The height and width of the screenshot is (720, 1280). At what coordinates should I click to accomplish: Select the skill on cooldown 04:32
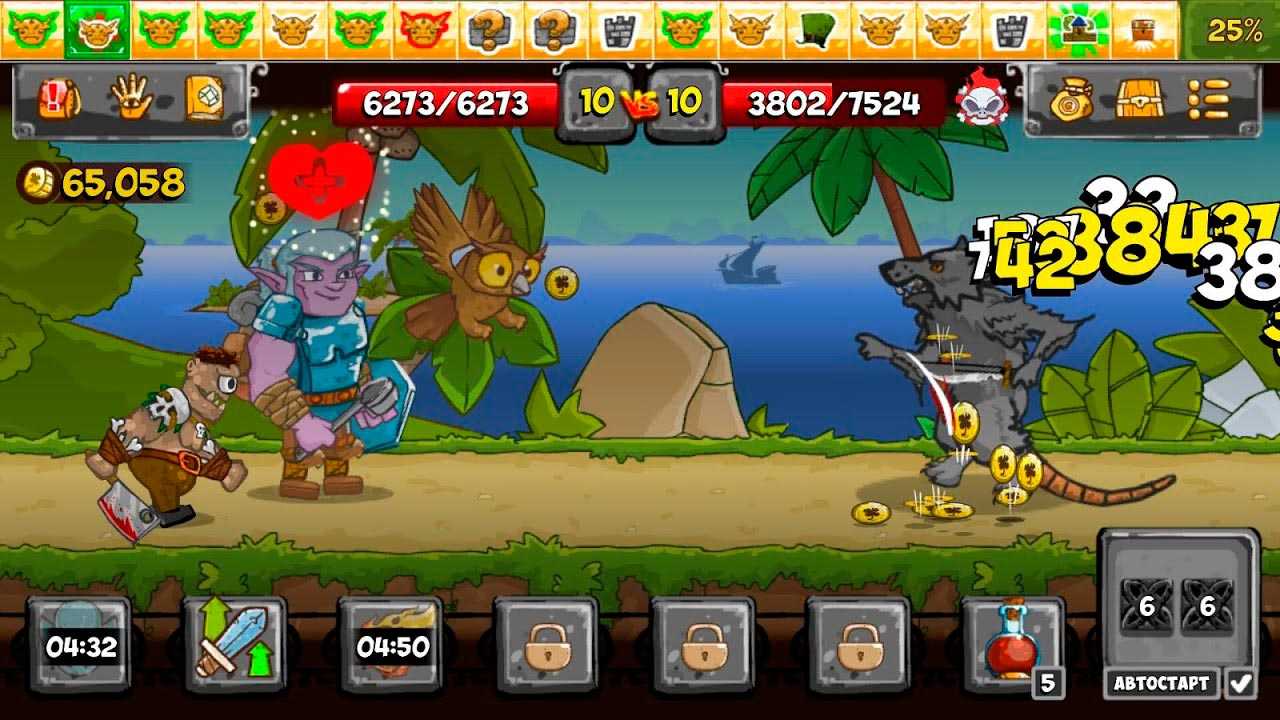[79, 645]
